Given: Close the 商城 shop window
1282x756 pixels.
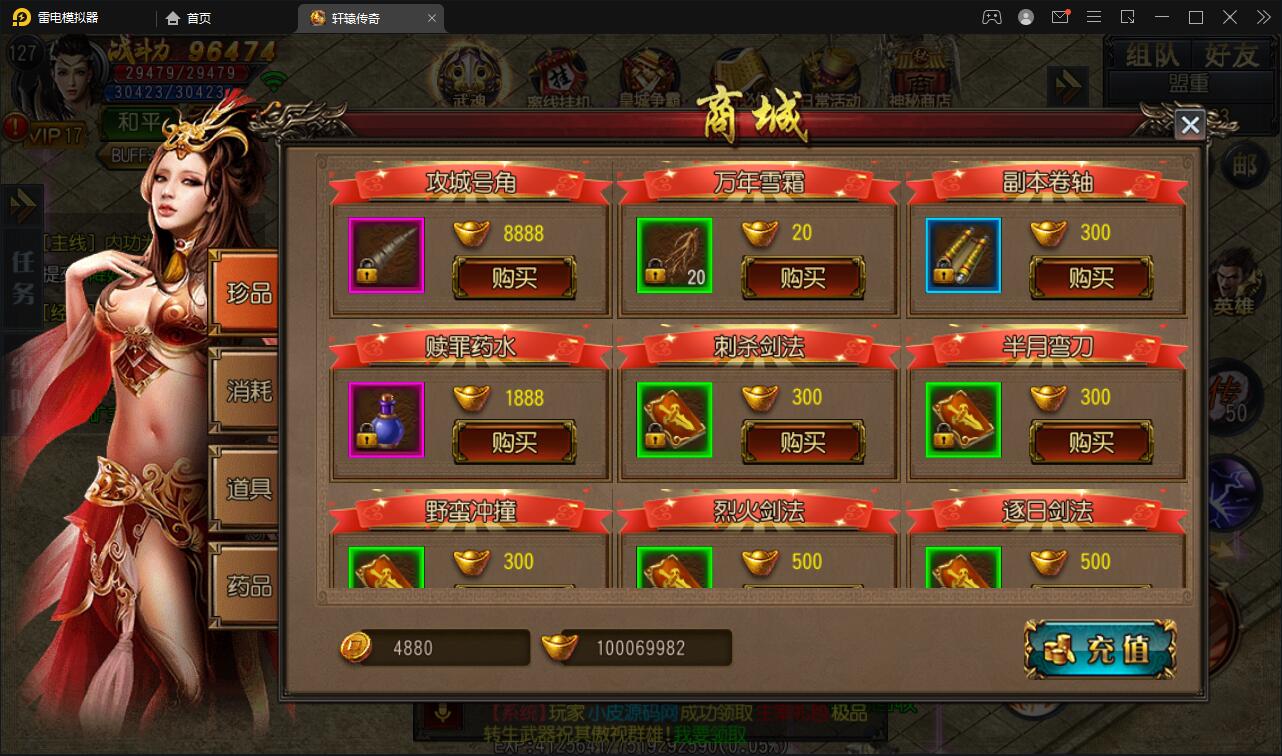Looking at the screenshot, I should point(1189,125).
